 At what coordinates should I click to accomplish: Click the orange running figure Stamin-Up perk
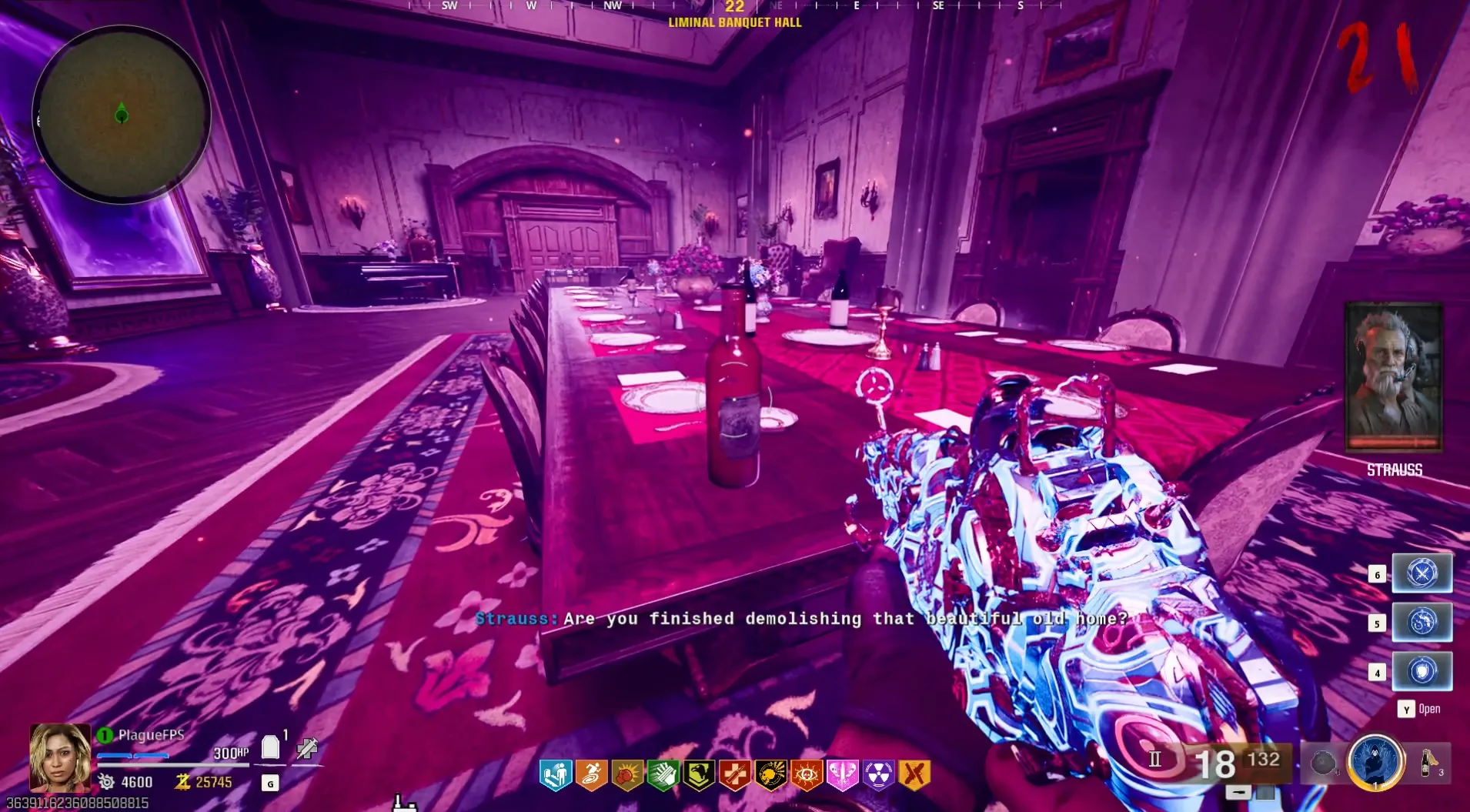[x=591, y=775]
